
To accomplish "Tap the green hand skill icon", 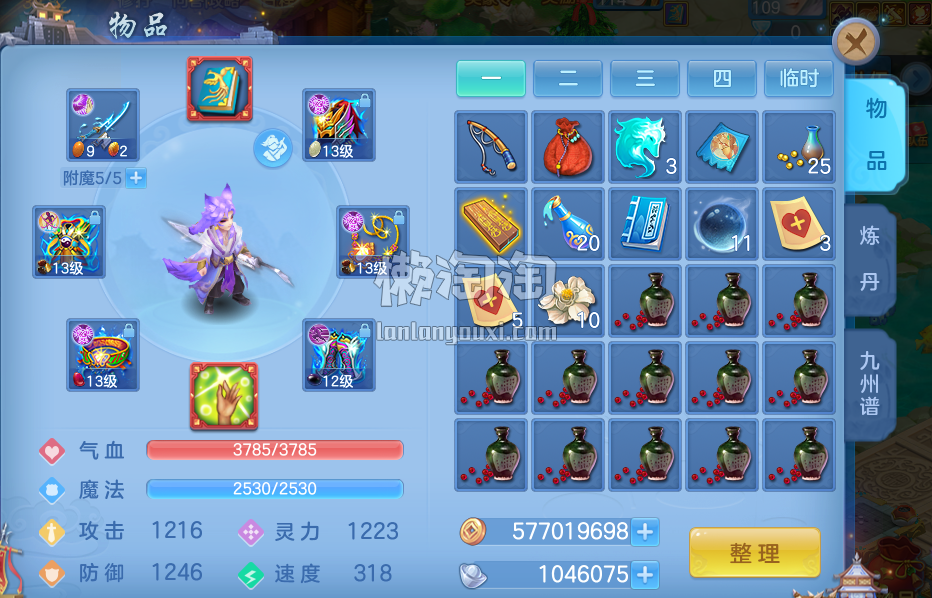I will point(223,396).
